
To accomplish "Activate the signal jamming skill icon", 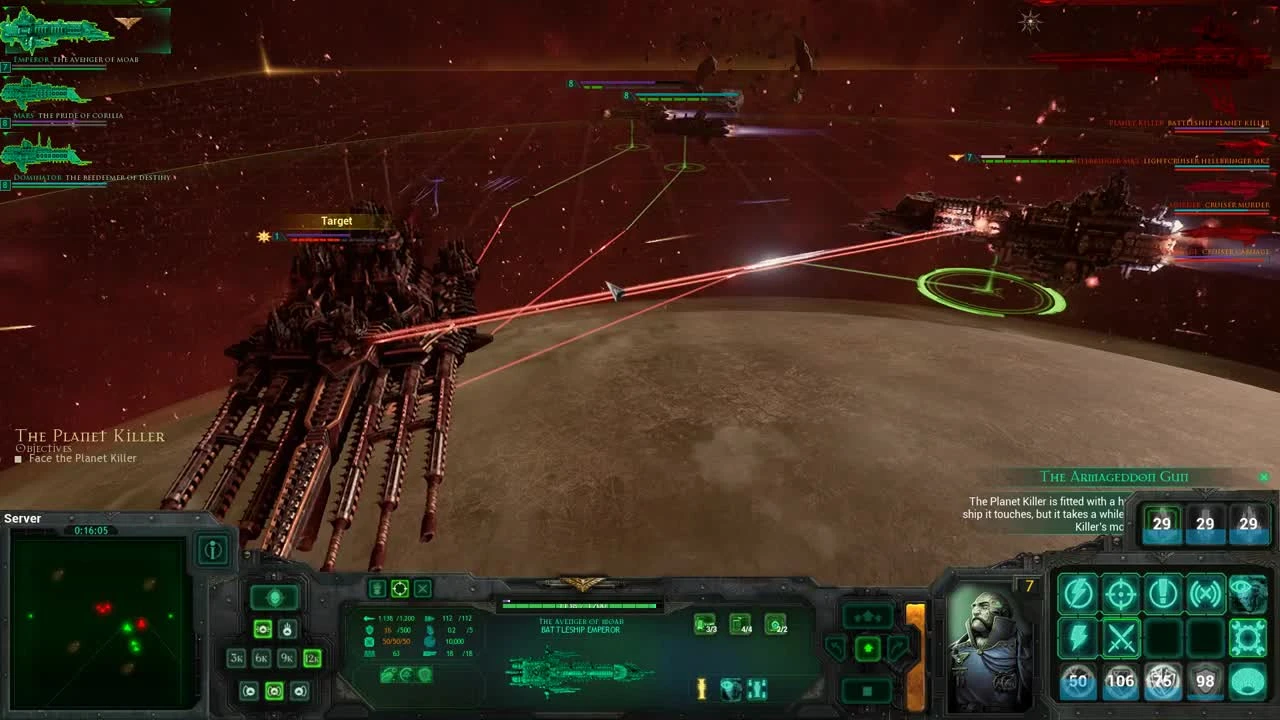I will [x=1204, y=593].
